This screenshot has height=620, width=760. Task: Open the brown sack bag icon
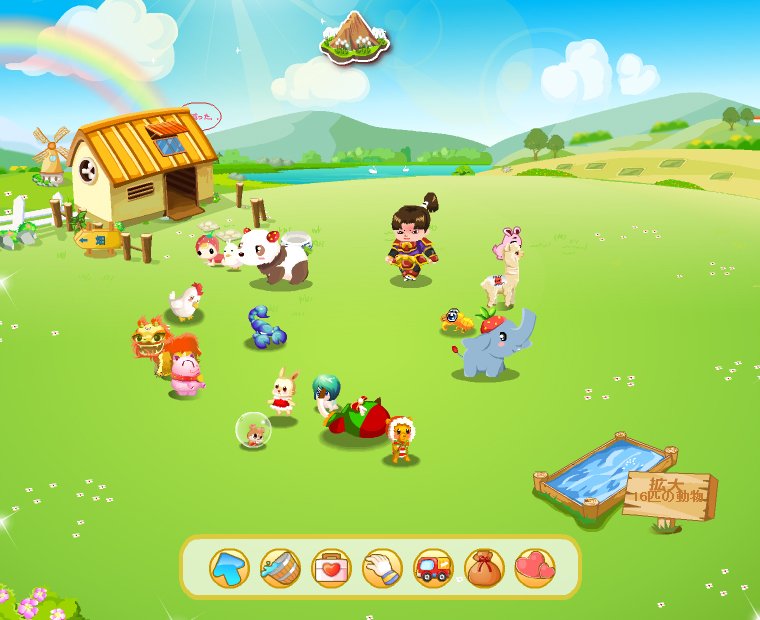484,568
